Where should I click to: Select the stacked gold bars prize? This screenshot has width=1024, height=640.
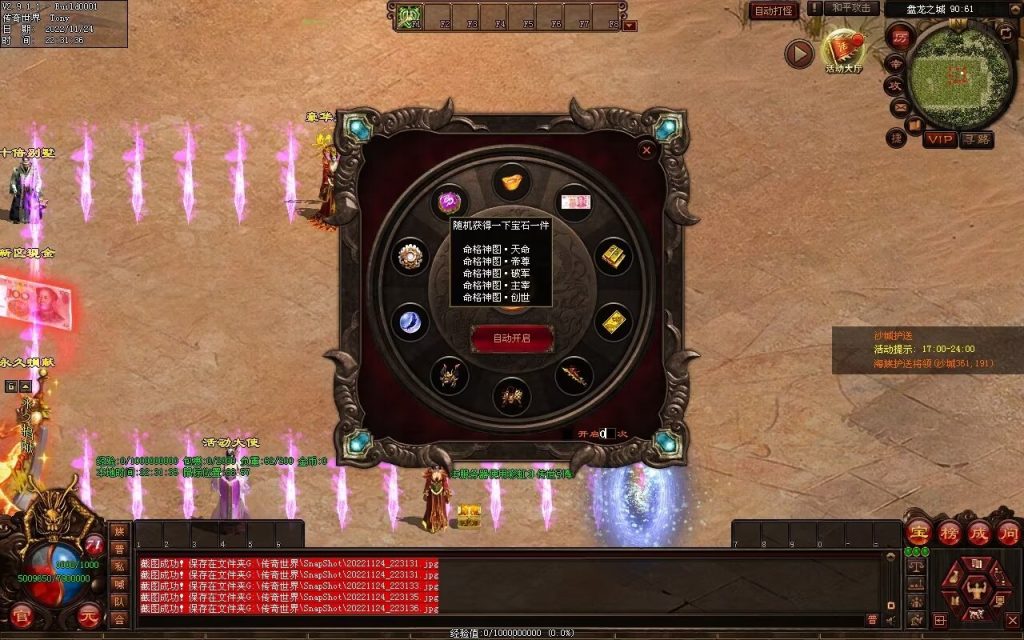(x=613, y=256)
